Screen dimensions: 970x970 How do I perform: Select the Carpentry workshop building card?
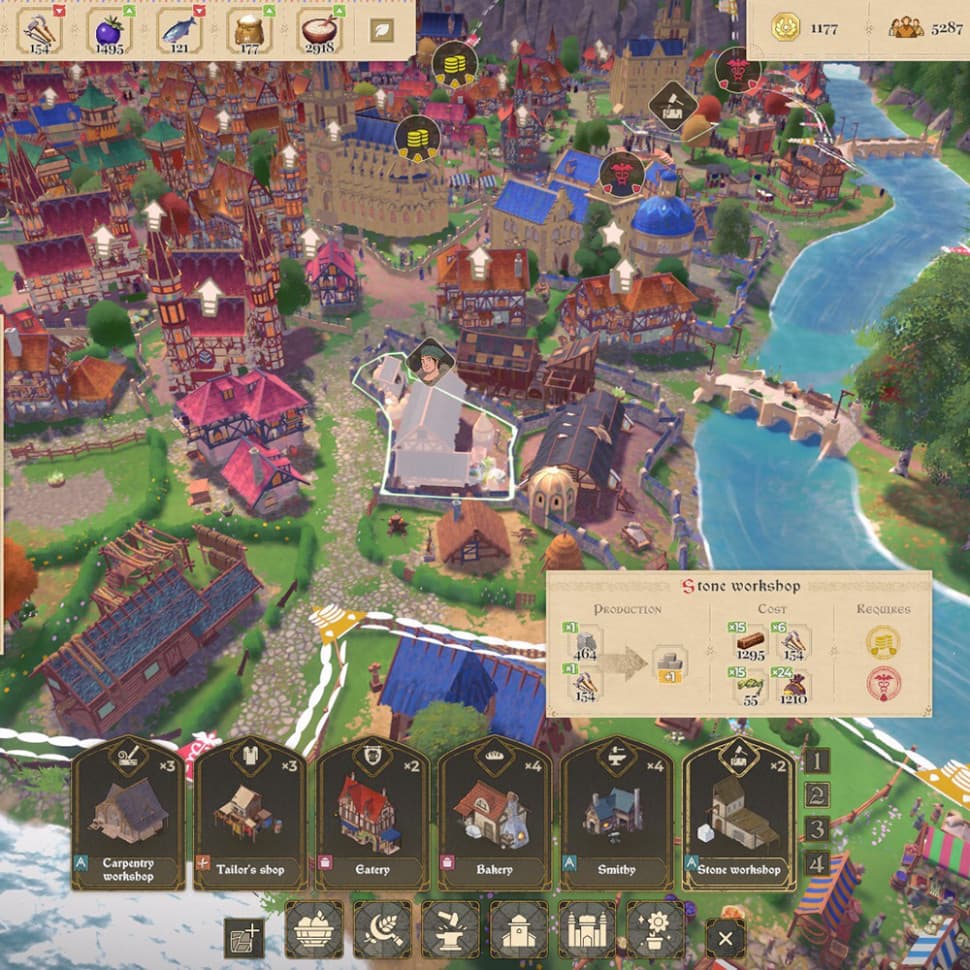click(128, 813)
